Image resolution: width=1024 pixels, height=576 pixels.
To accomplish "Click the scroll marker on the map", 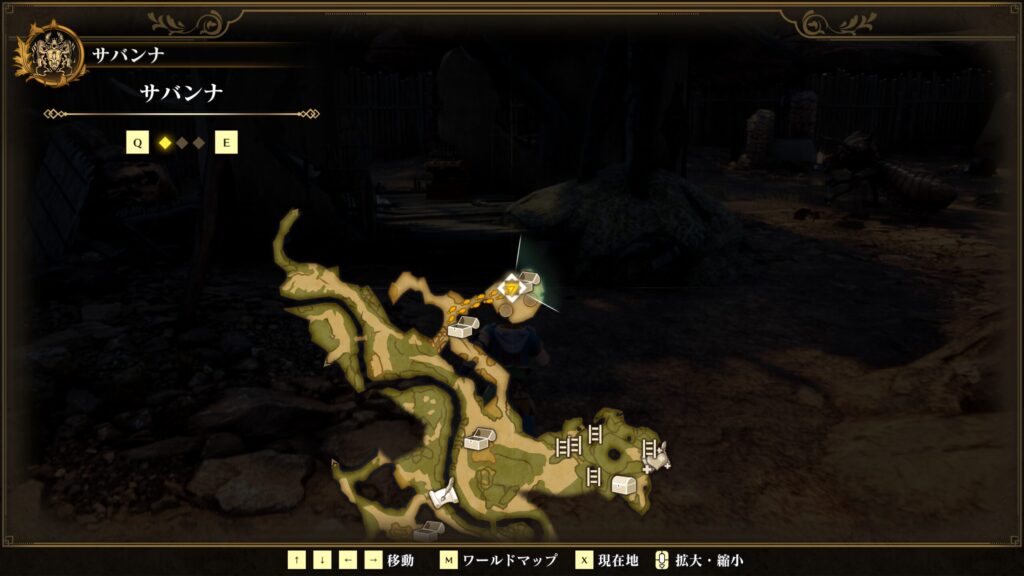I will (x=443, y=494).
